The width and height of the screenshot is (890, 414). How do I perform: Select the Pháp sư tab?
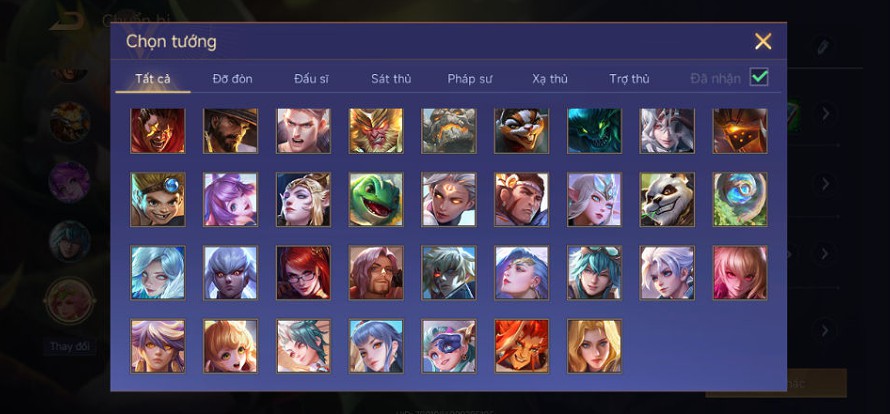pos(469,79)
